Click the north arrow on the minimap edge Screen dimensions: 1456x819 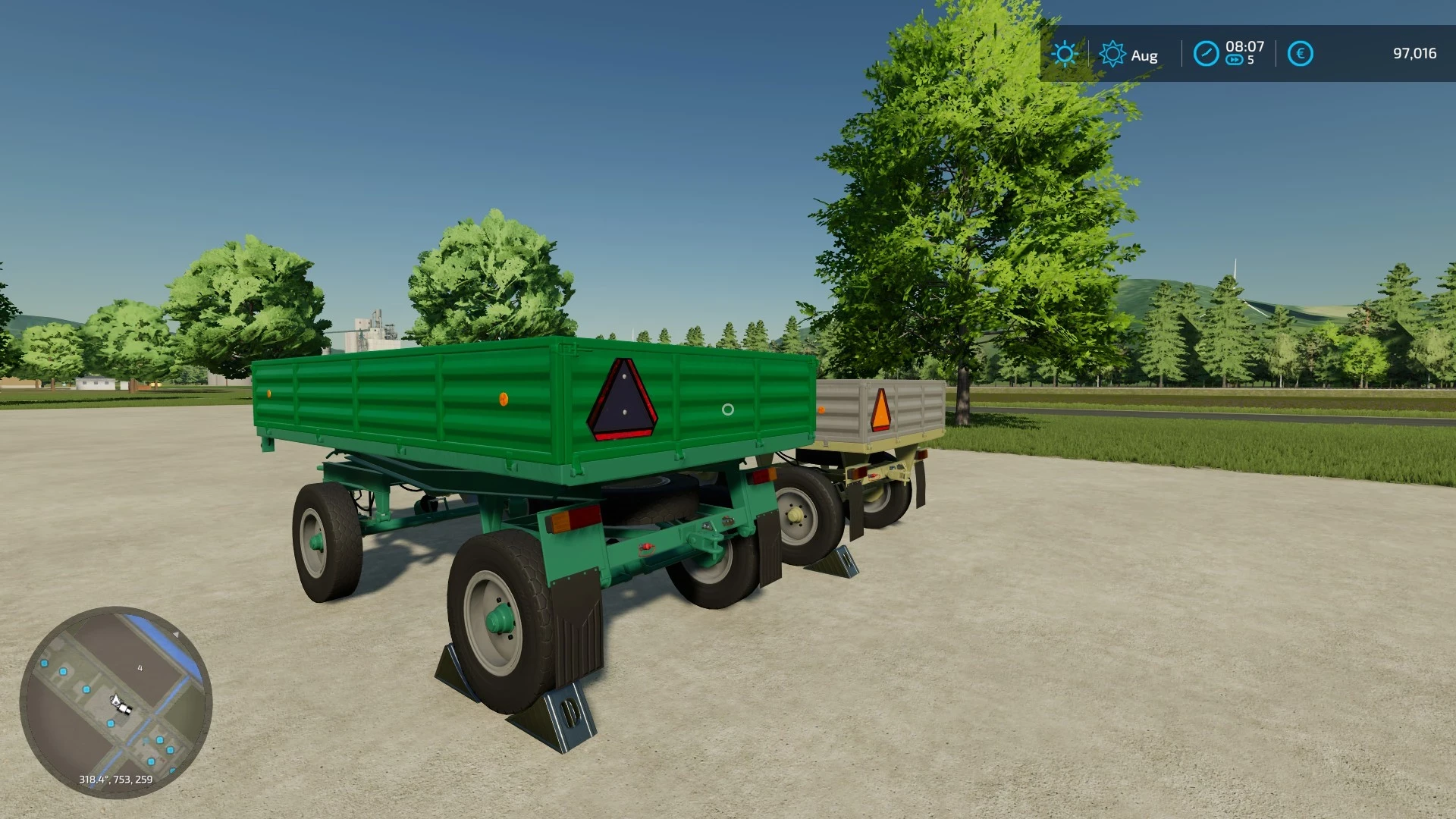click(176, 635)
